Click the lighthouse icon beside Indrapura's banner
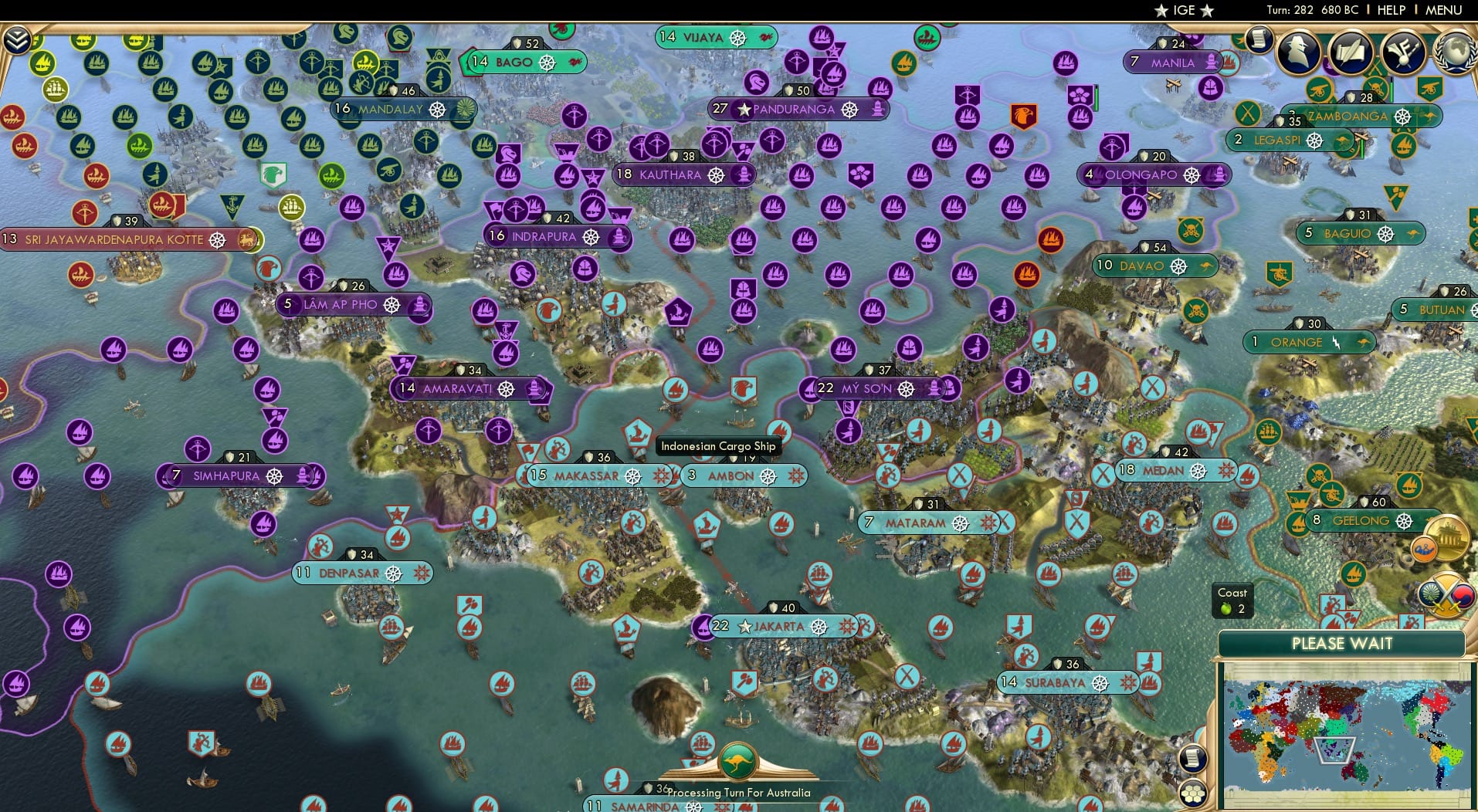 pyautogui.click(x=618, y=238)
